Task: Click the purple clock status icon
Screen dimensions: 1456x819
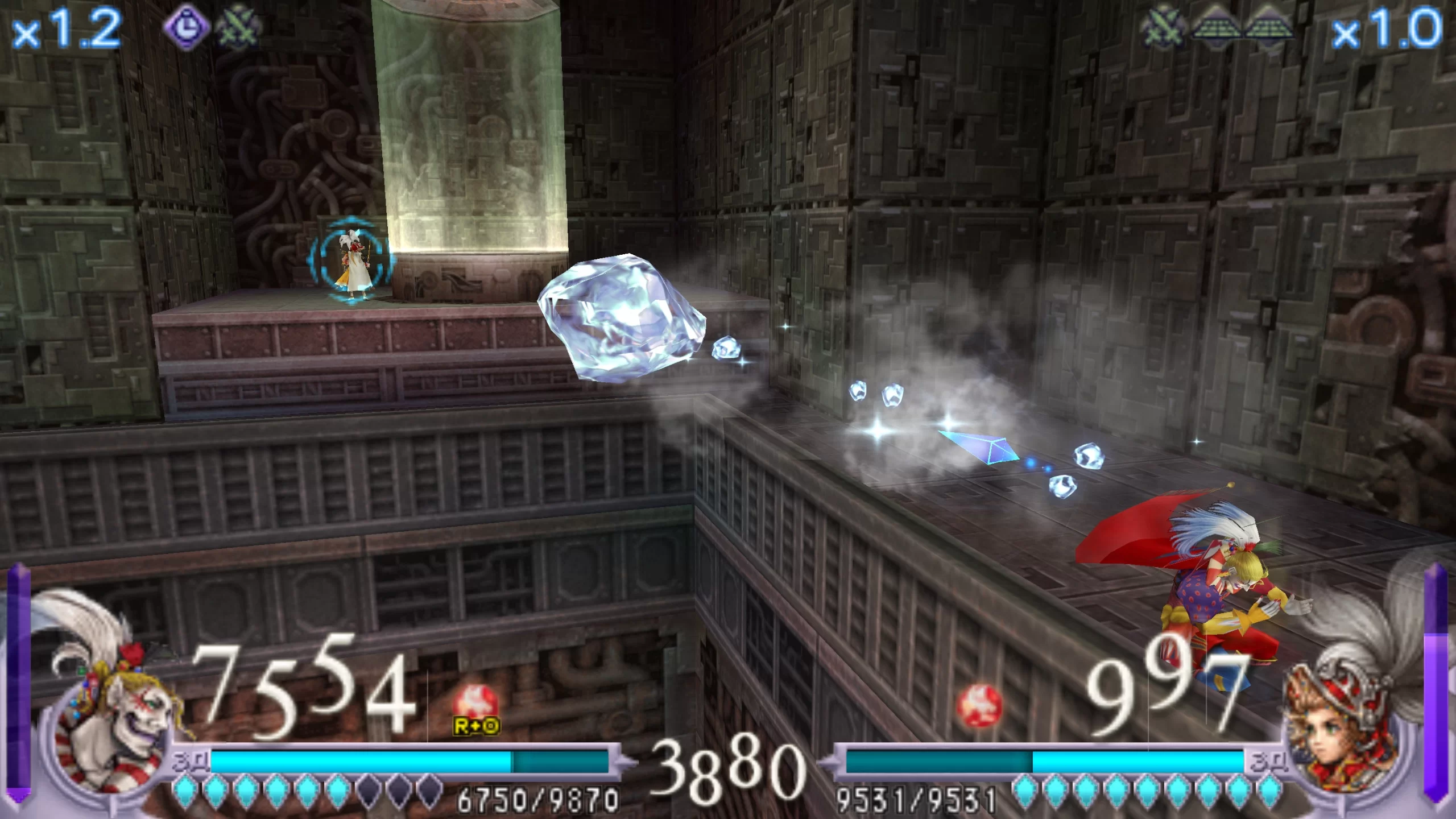Action: pos(186,27)
